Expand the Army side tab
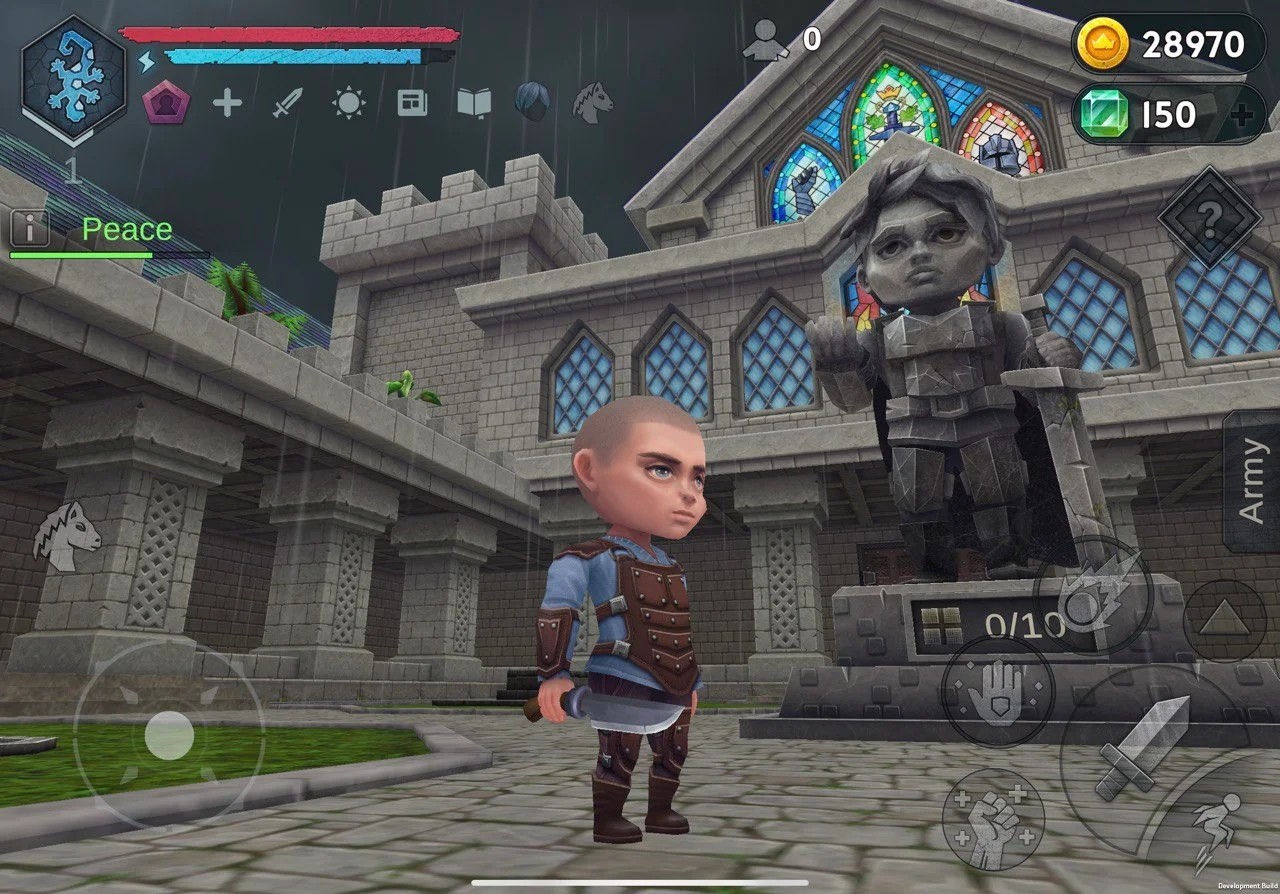The width and height of the screenshot is (1280, 894). click(1252, 480)
